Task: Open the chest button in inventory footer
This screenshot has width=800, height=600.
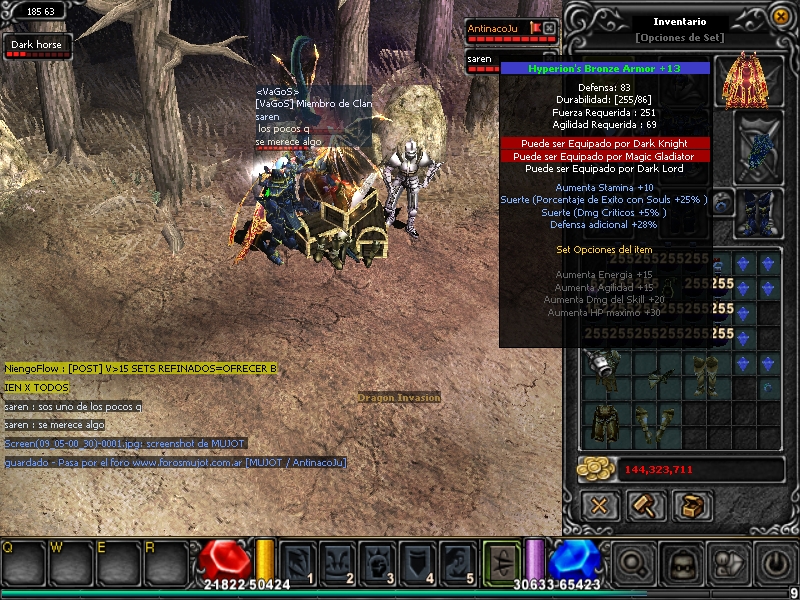Action: pos(692,505)
